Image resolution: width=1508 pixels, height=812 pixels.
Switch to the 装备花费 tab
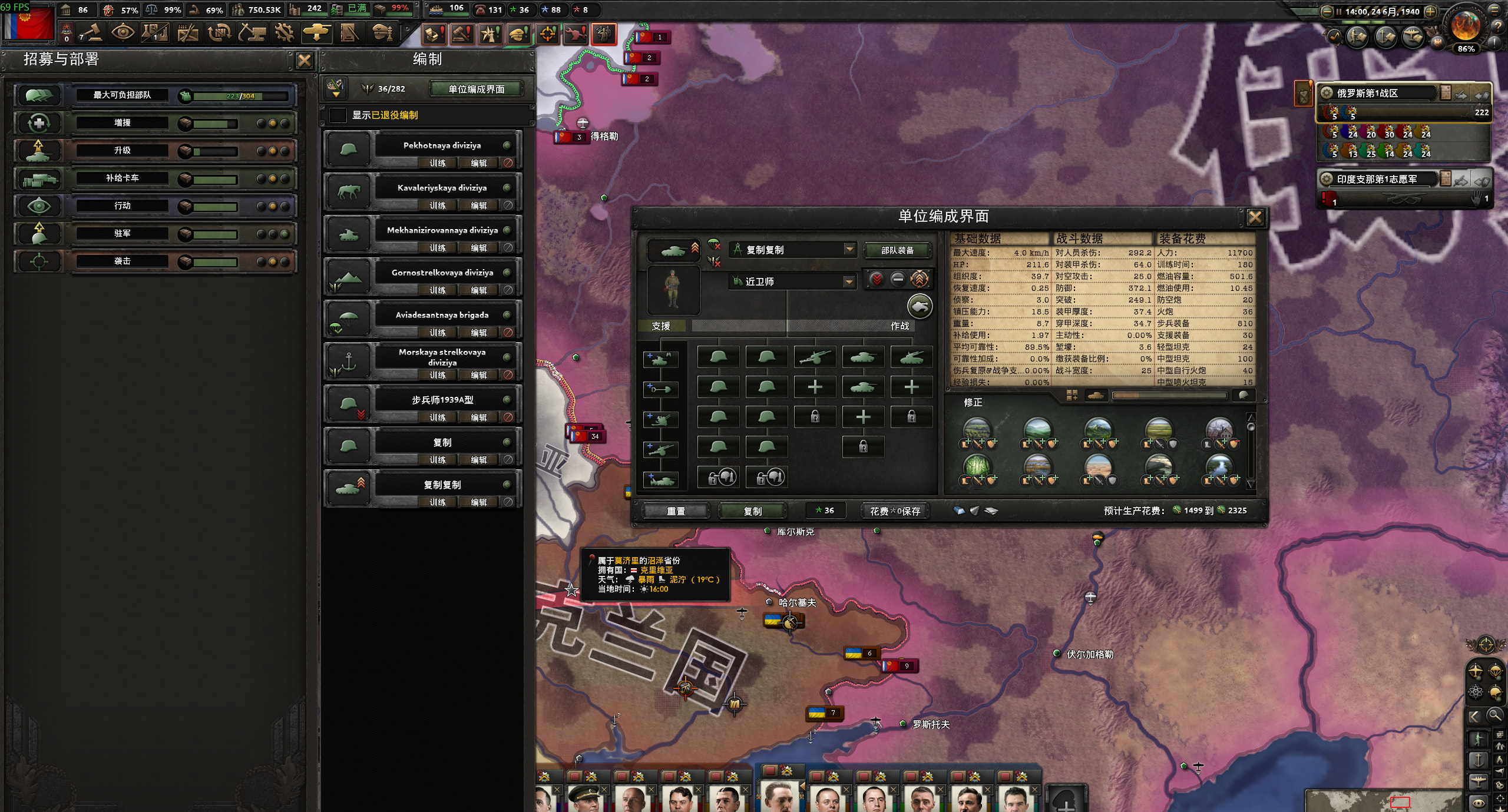point(1182,238)
